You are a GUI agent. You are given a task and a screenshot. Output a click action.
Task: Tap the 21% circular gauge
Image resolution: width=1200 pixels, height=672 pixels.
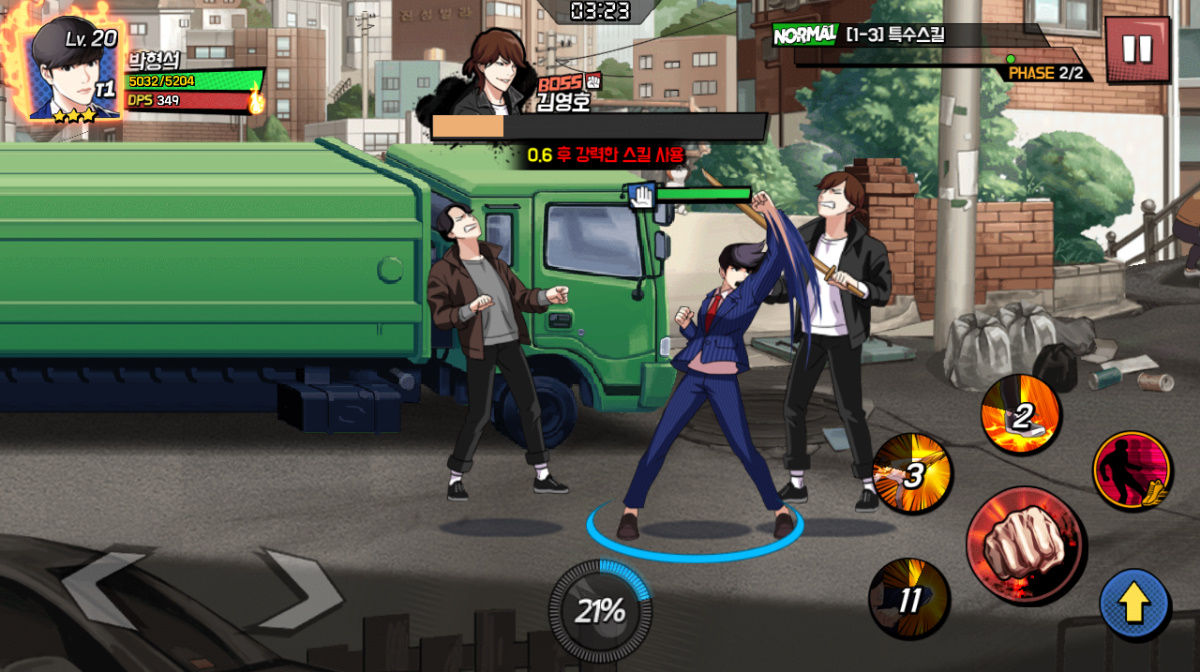click(x=599, y=609)
